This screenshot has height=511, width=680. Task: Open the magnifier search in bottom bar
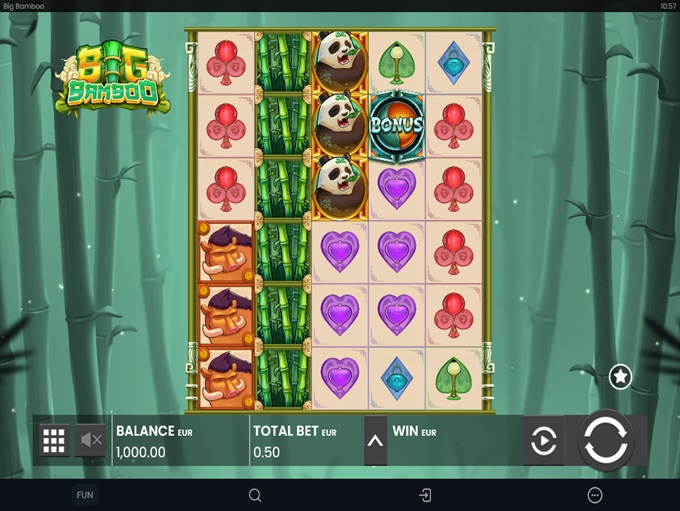coord(255,495)
